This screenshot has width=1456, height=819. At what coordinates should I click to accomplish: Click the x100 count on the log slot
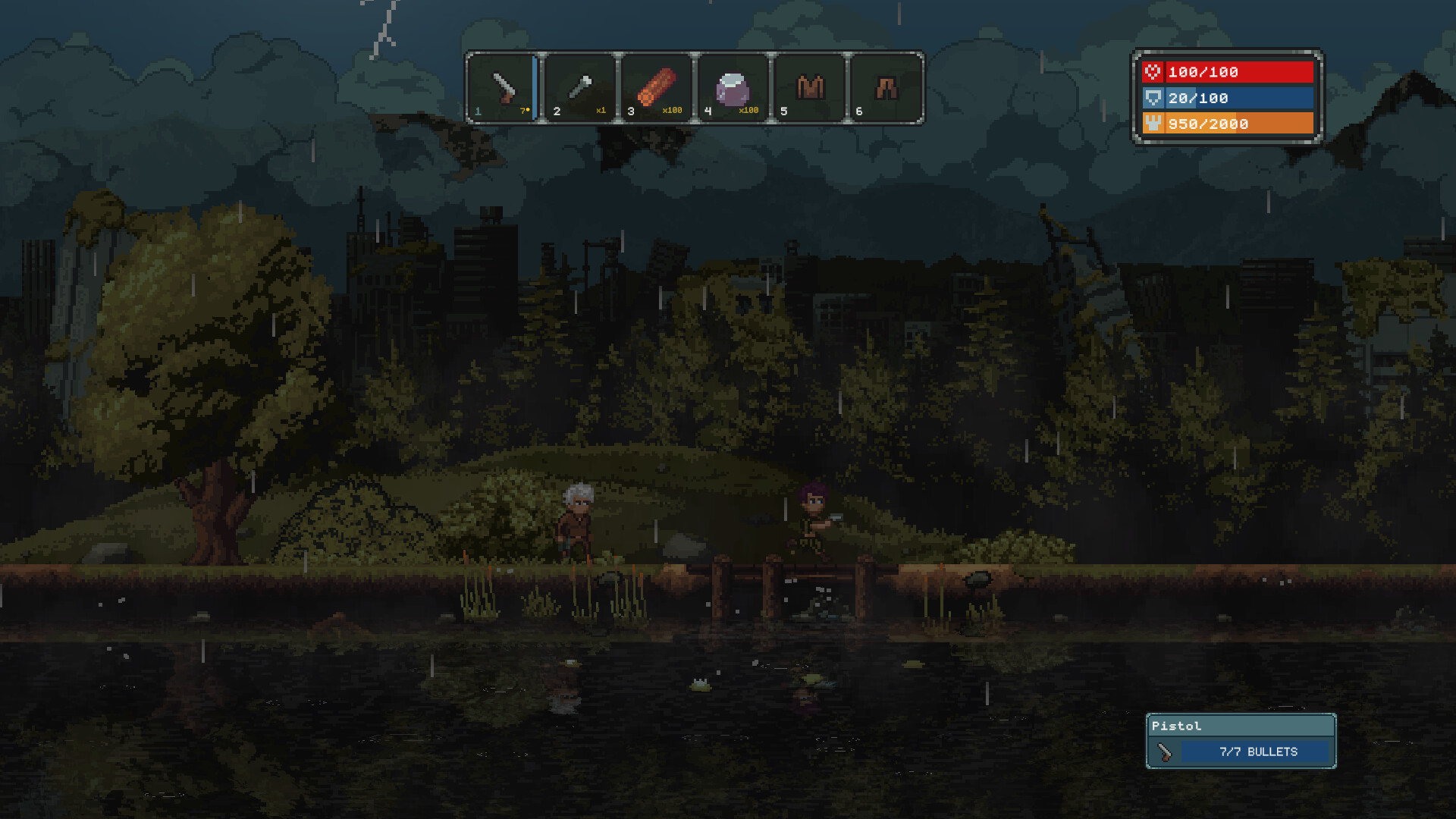coord(673,110)
